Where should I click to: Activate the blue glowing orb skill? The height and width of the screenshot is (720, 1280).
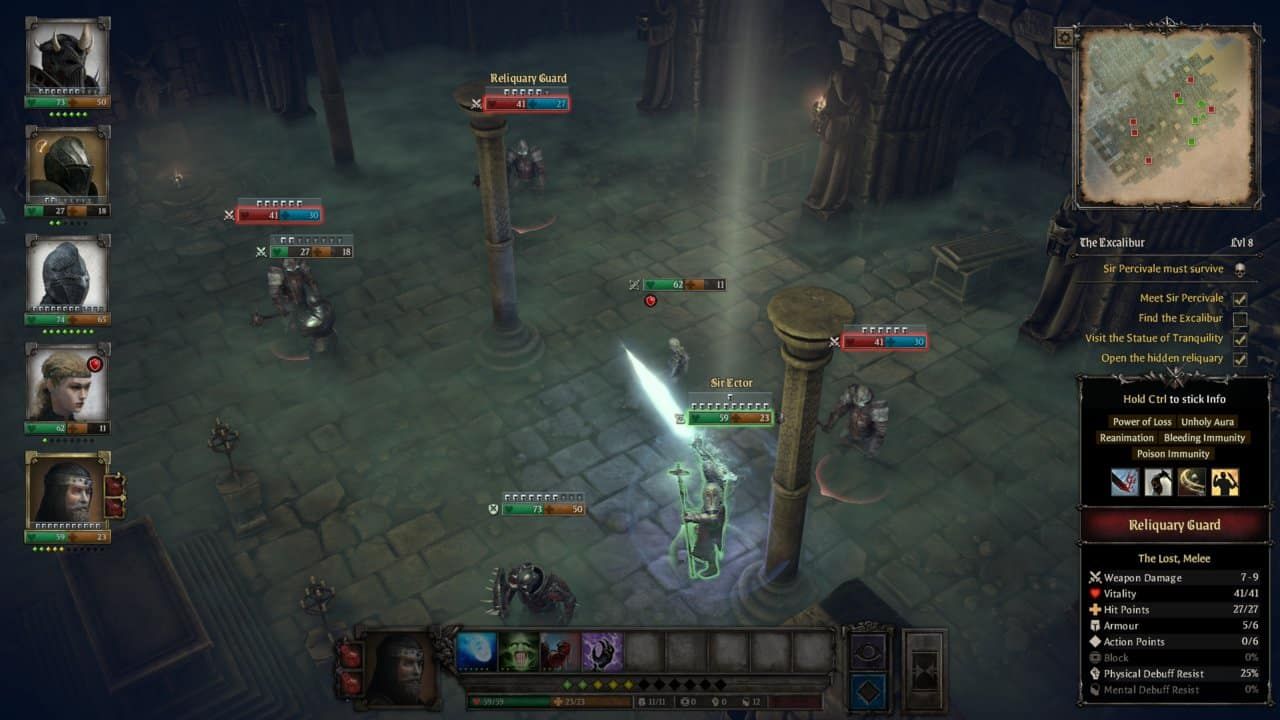[x=477, y=652]
